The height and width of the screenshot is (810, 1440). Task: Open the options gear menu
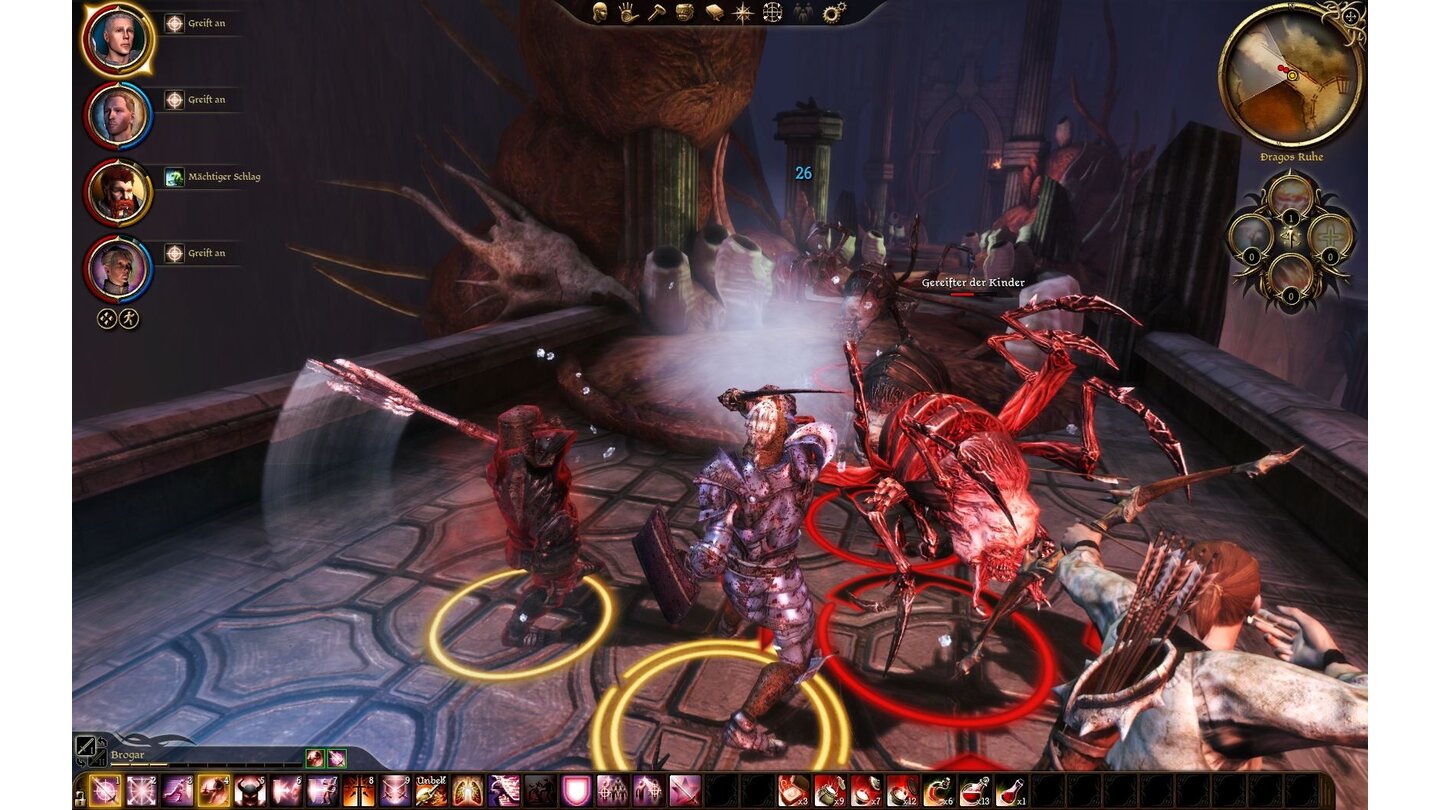click(x=832, y=12)
